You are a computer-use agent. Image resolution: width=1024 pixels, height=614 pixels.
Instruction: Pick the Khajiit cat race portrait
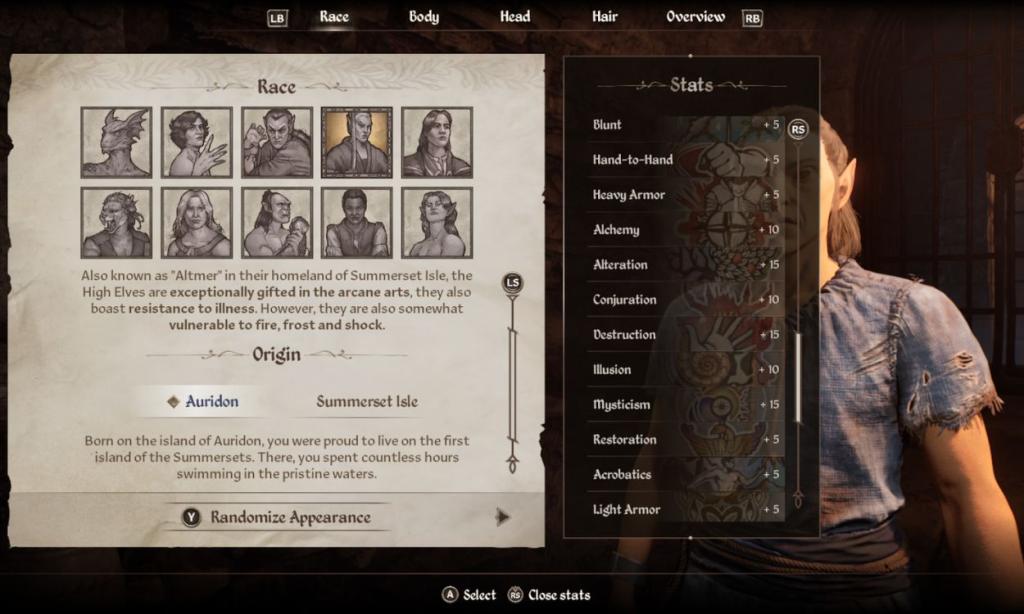click(x=116, y=223)
